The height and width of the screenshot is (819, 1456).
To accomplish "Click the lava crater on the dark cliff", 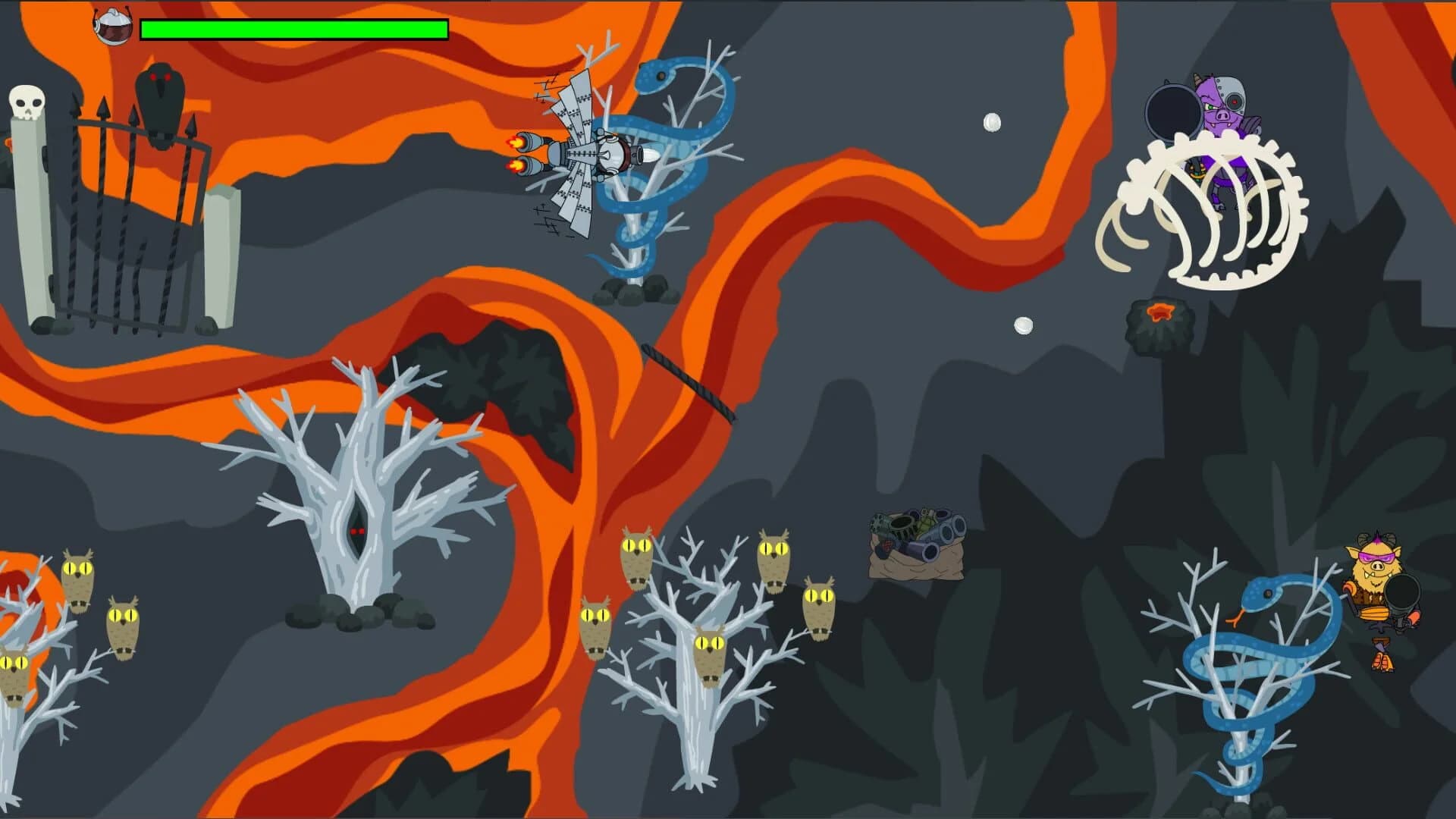I will 1158,313.
